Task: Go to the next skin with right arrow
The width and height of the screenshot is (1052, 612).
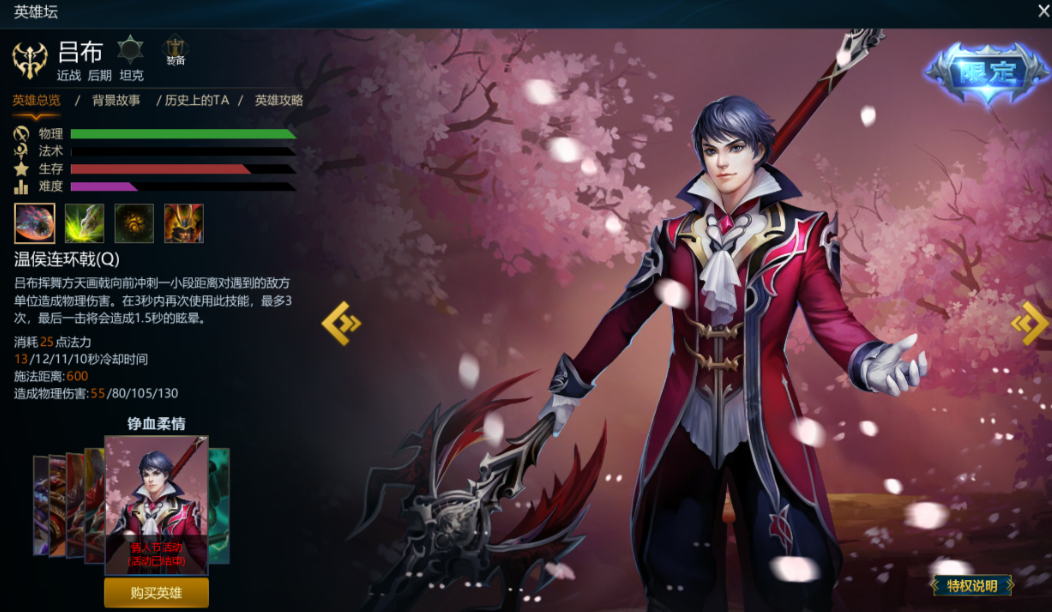Action: click(1029, 323)
